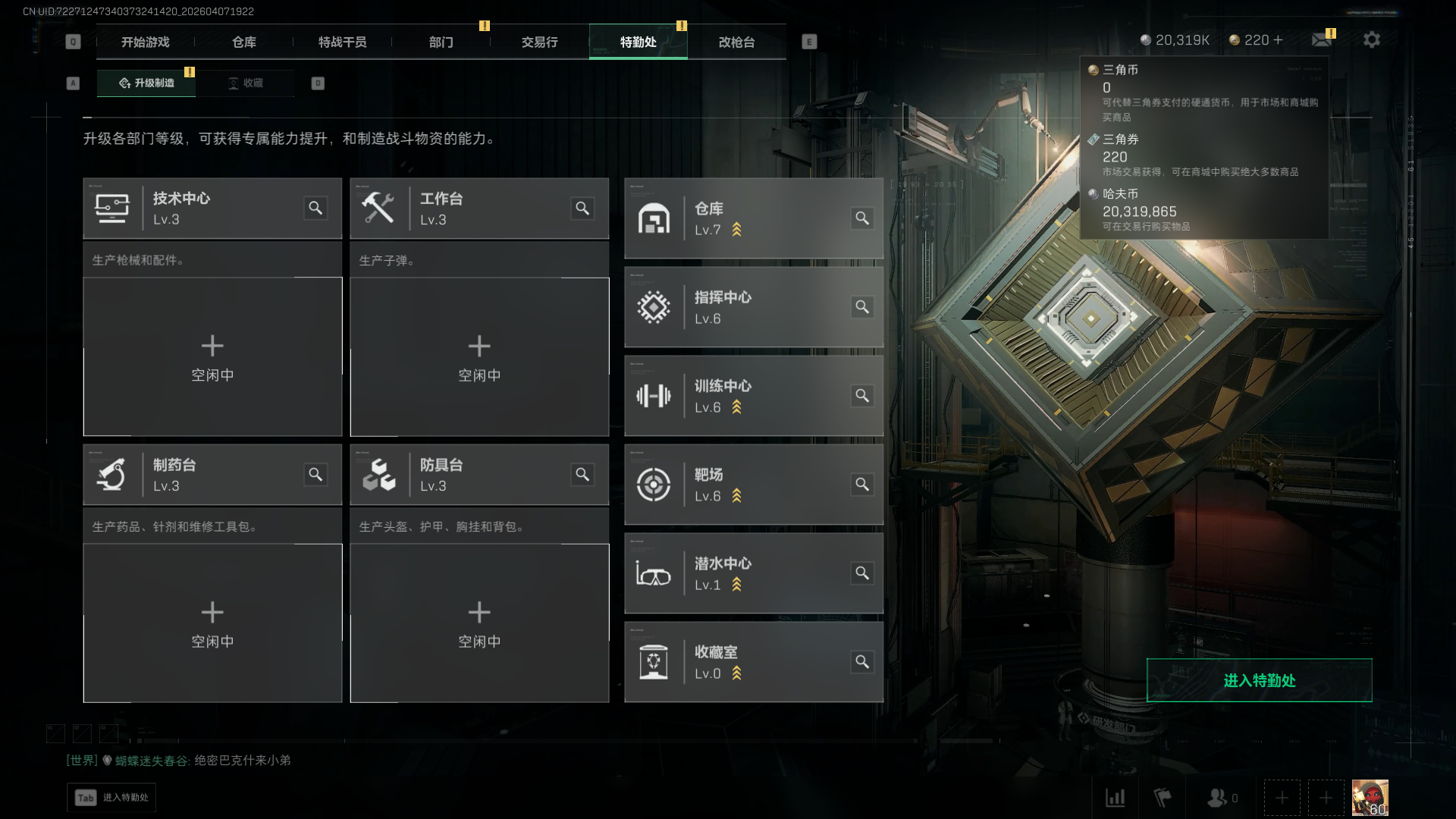
Task: Switch to the 开始游戏 tab
Action: (x=145, y=42)
